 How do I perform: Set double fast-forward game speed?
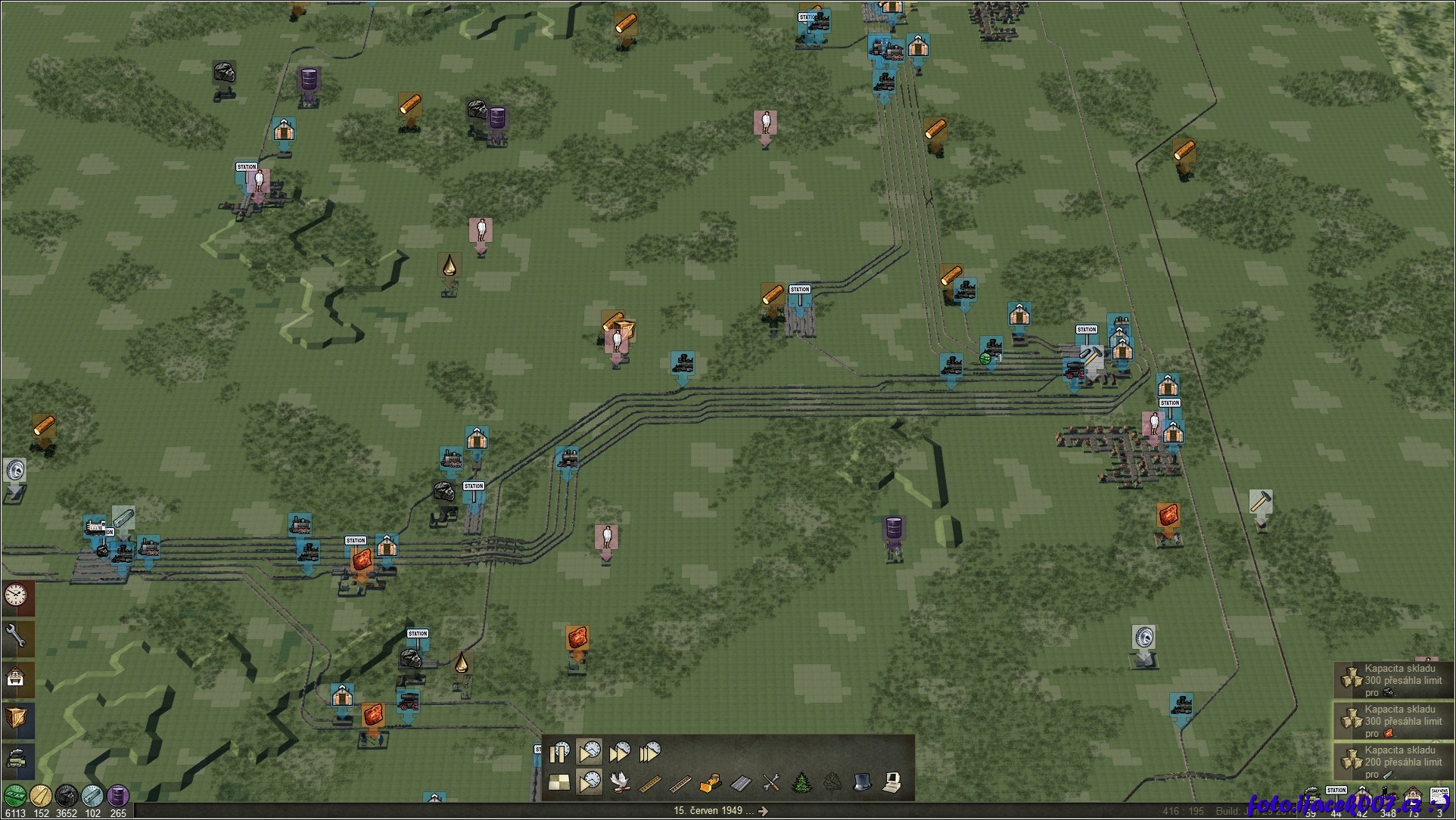(x=619, y=752)
